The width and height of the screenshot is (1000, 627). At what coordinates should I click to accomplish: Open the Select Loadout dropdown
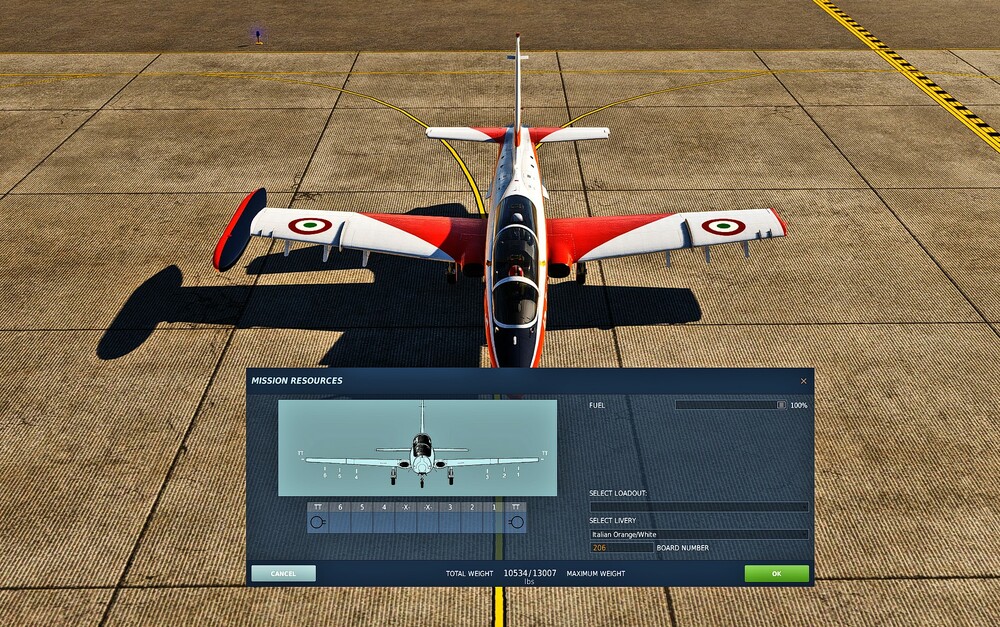click(x=698, y=507)
